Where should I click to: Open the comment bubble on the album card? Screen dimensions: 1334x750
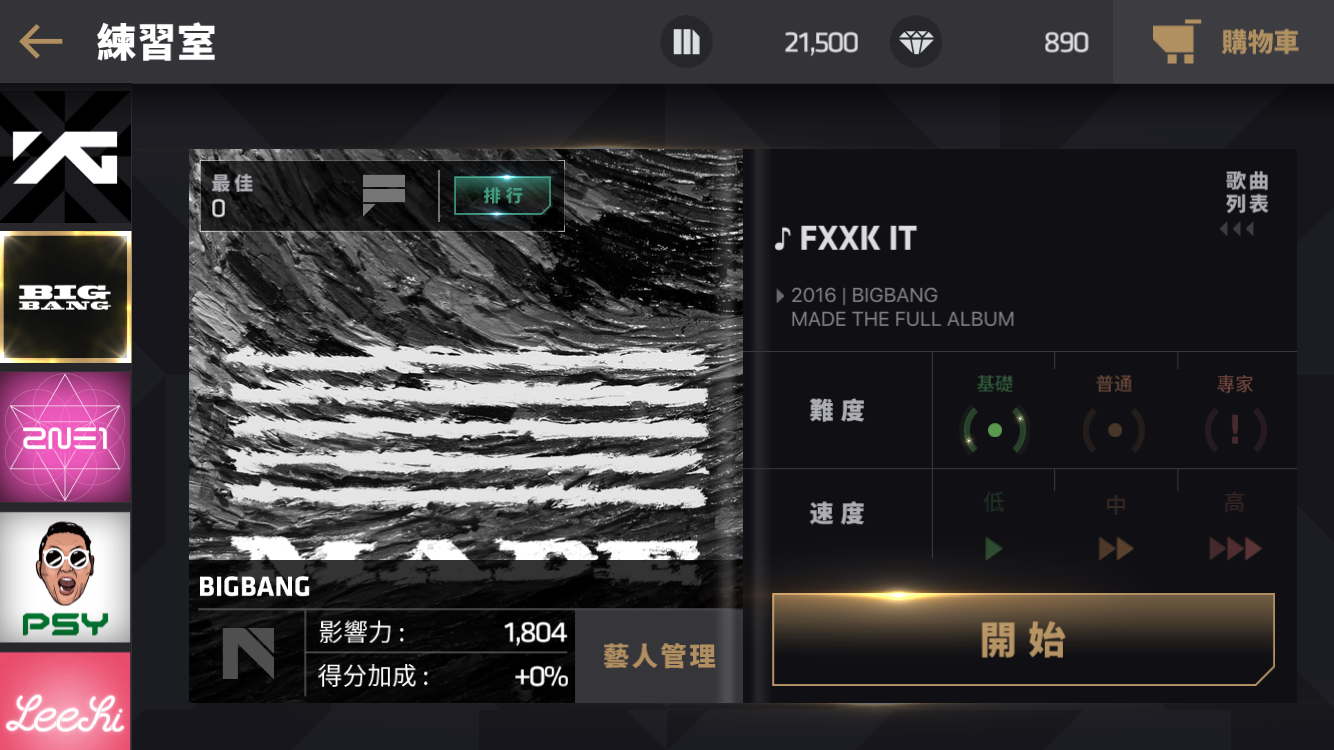(384, 194)
